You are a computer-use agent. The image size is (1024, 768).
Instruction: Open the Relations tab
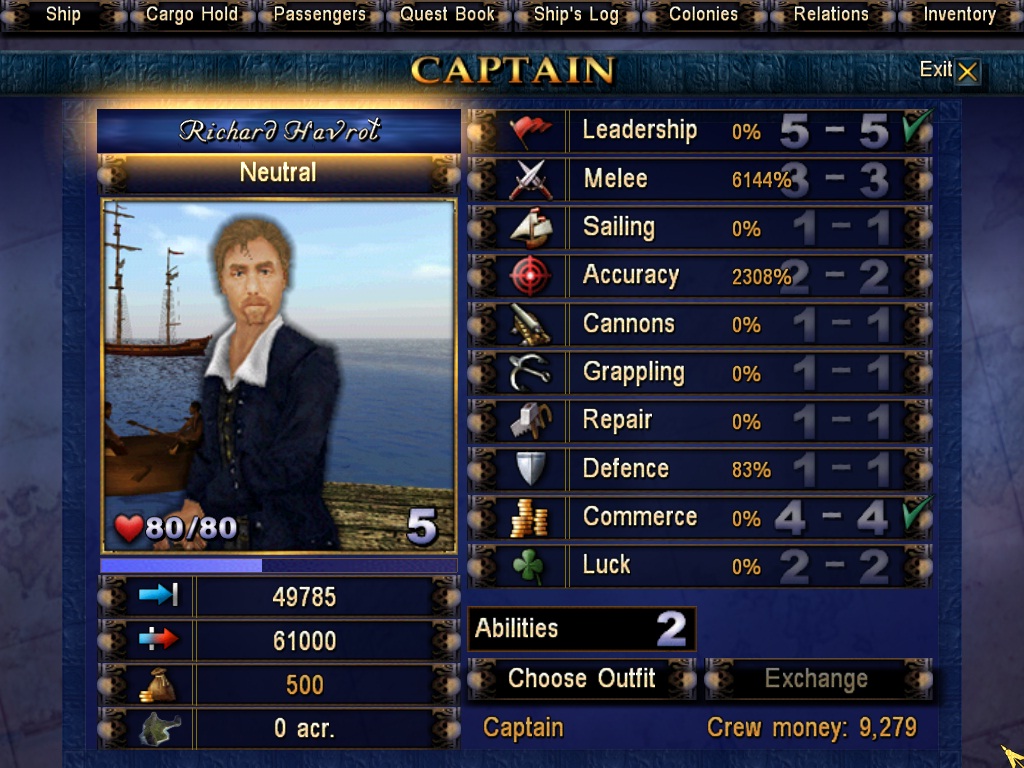point(831,15)
